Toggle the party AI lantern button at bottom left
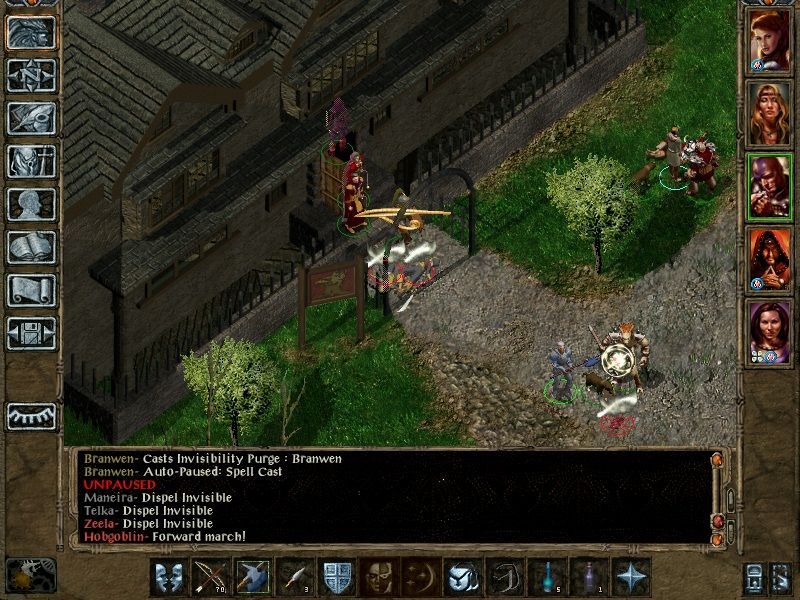The image size is (800, 600). (30, 574)
